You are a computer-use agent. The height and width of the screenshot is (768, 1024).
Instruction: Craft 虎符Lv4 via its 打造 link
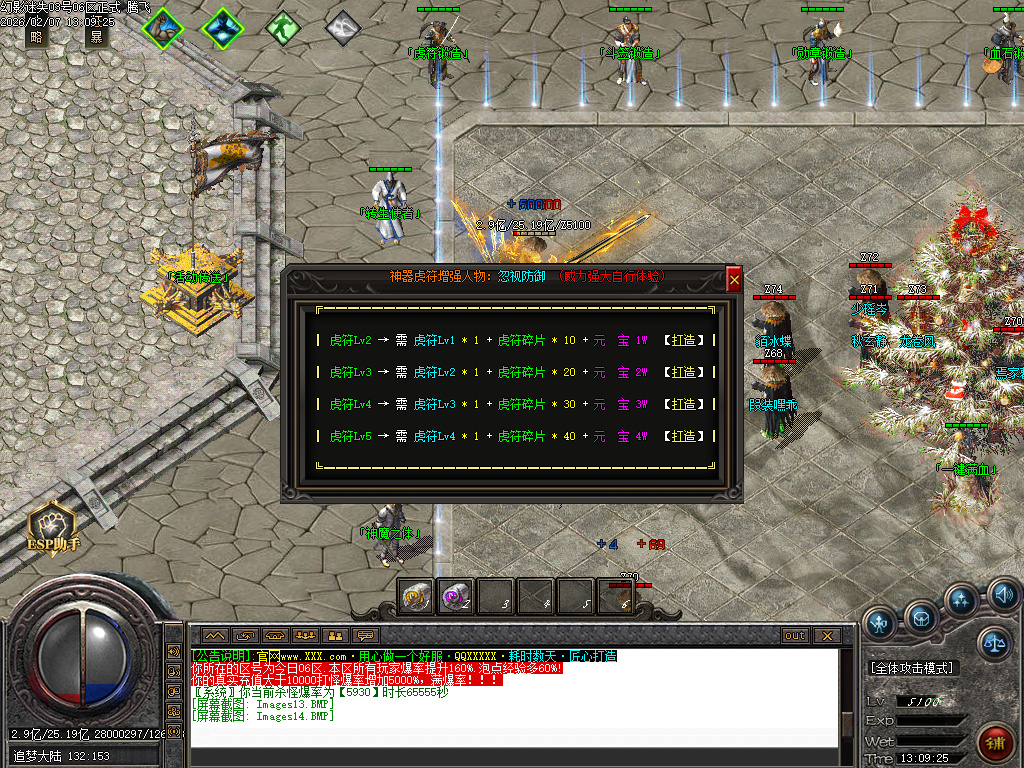pyautogui.click(x=683, y=404)
